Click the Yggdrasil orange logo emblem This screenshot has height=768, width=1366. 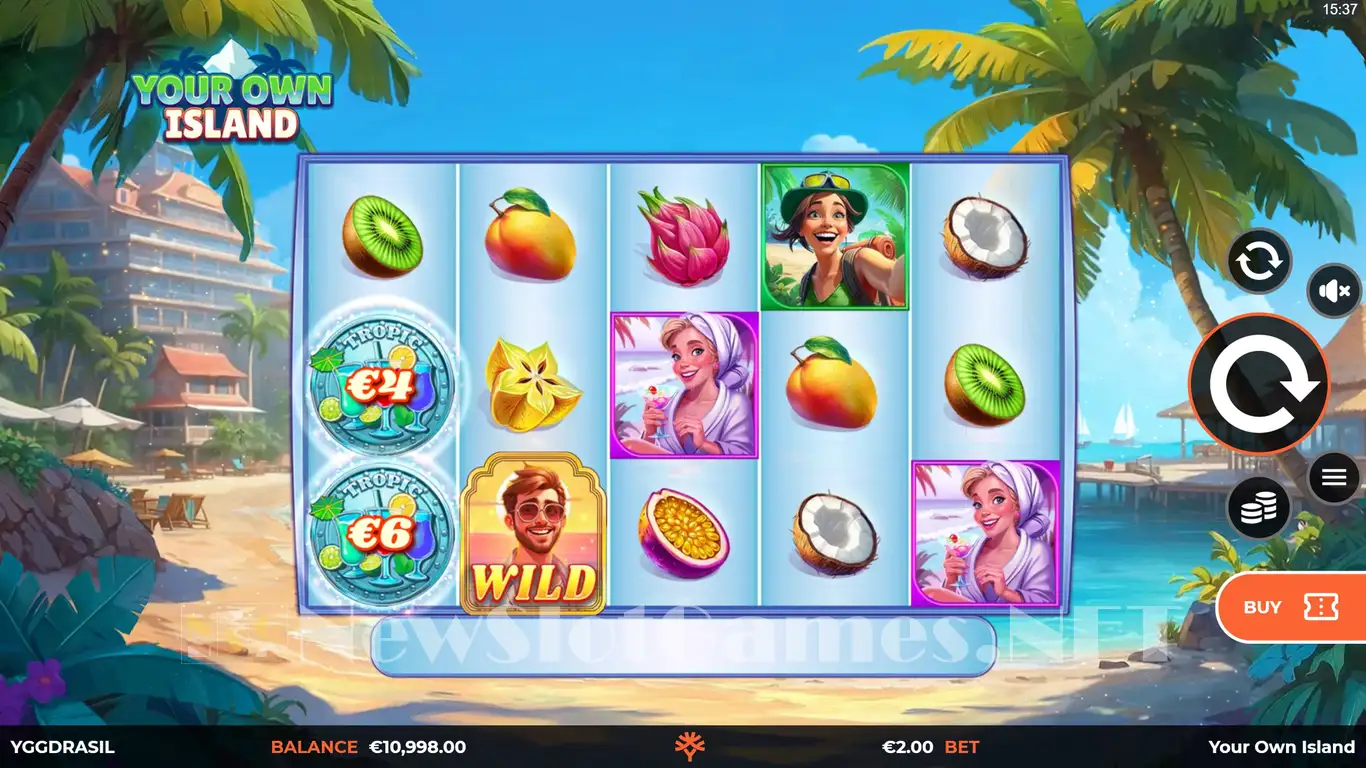[x=690, y=747]
